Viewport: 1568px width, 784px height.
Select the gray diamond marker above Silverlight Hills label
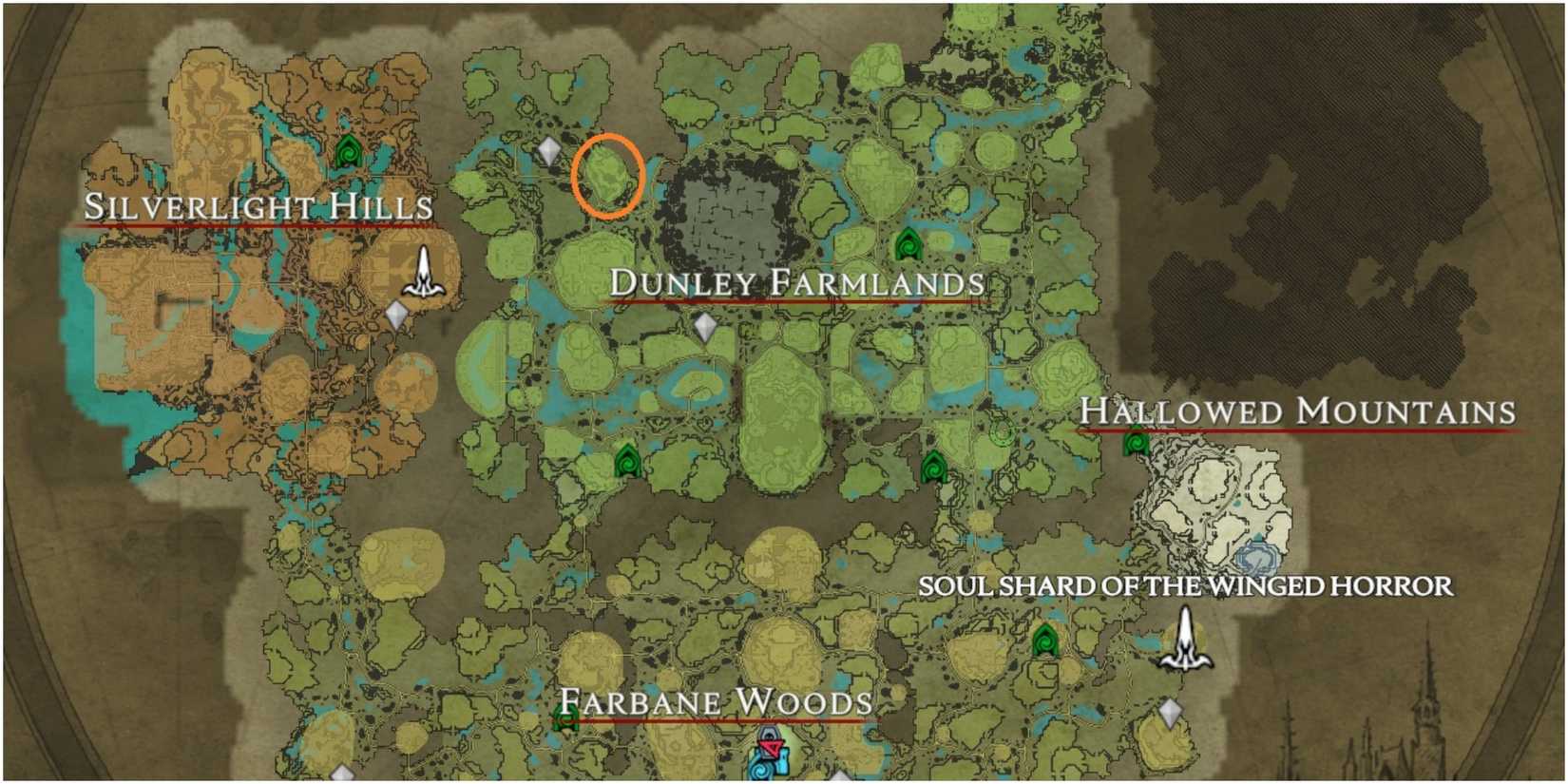(x=394, y=314)
